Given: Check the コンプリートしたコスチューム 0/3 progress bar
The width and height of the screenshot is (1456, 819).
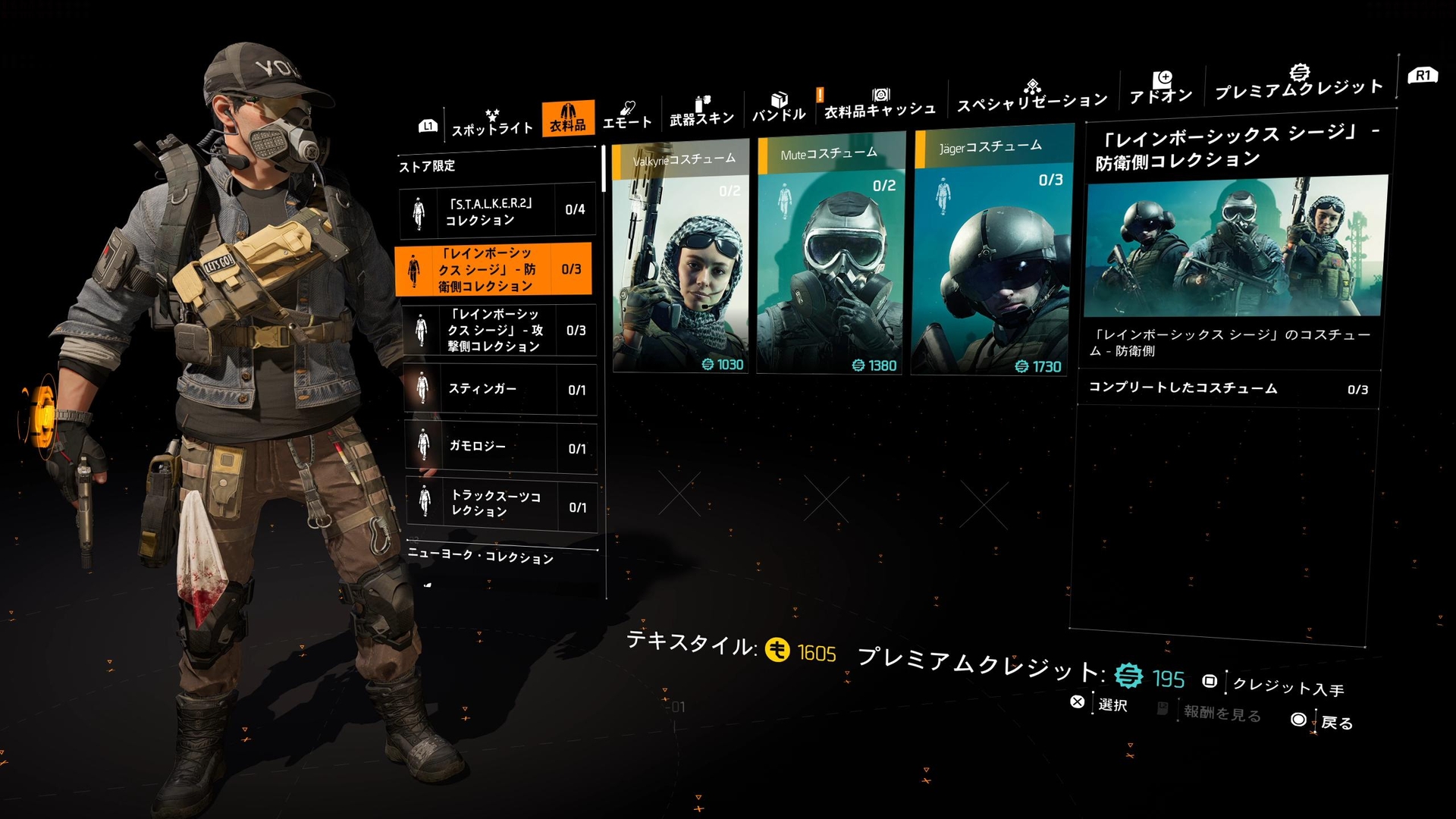Looking at the screenshot, I should [x=1228, y=388].
